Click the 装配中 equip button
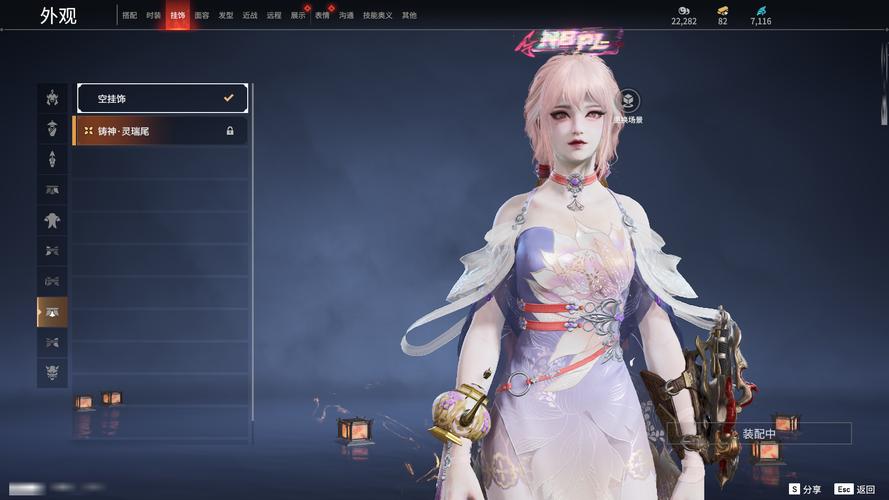Screen dimensions: 889x500 pos(759,434)
